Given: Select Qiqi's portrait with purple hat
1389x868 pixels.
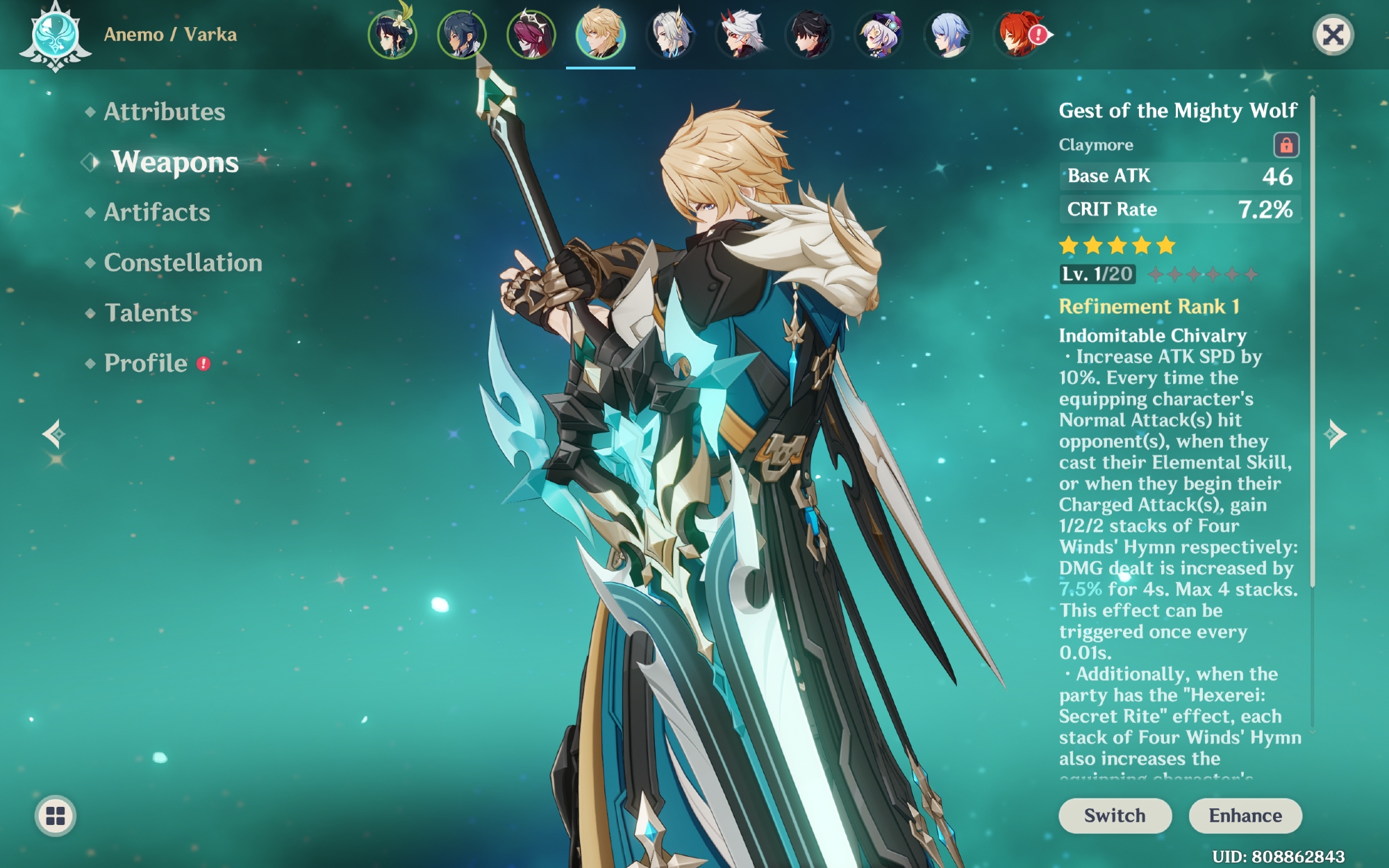Looking at the screenshot, I should click(879, 34).
